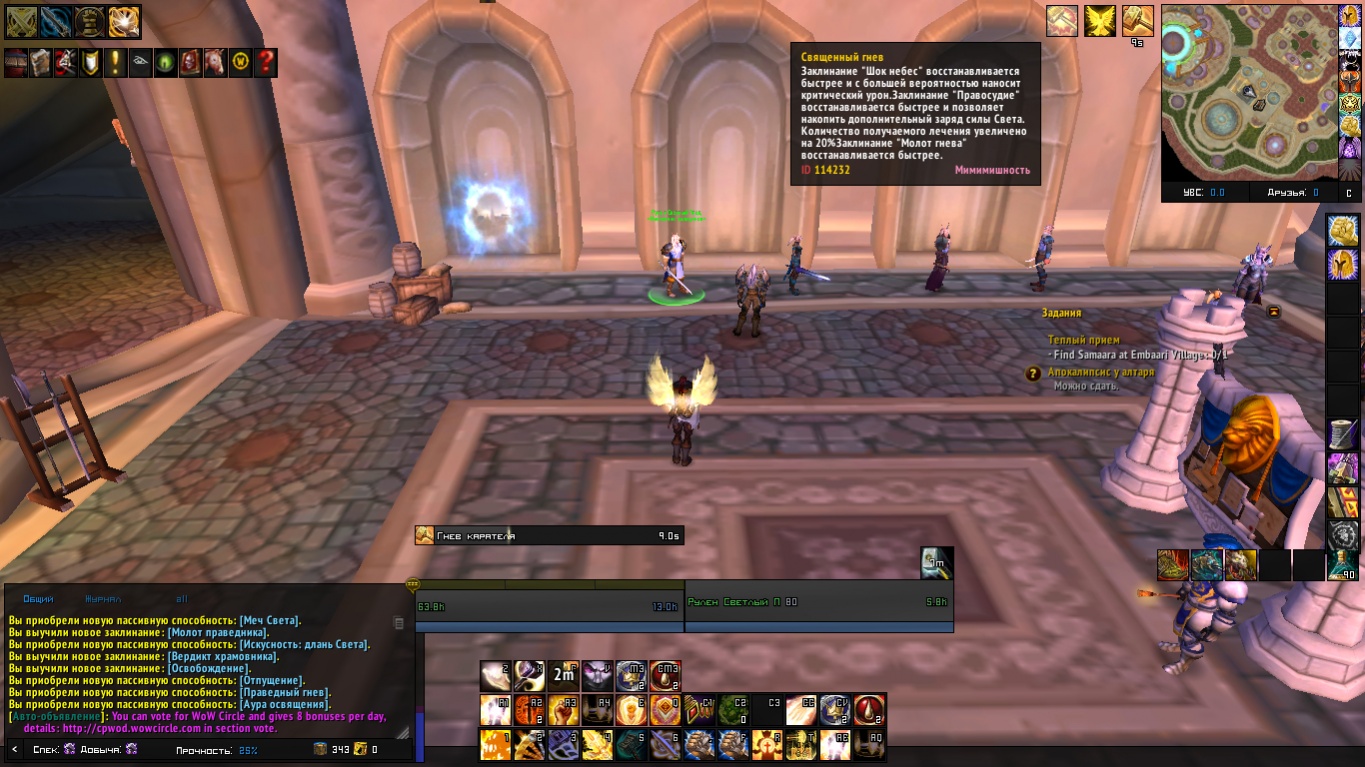This screenshot has height=767, width=1365.
Task: Open the horse mount collection icon
Action: [x=215, y=63]
